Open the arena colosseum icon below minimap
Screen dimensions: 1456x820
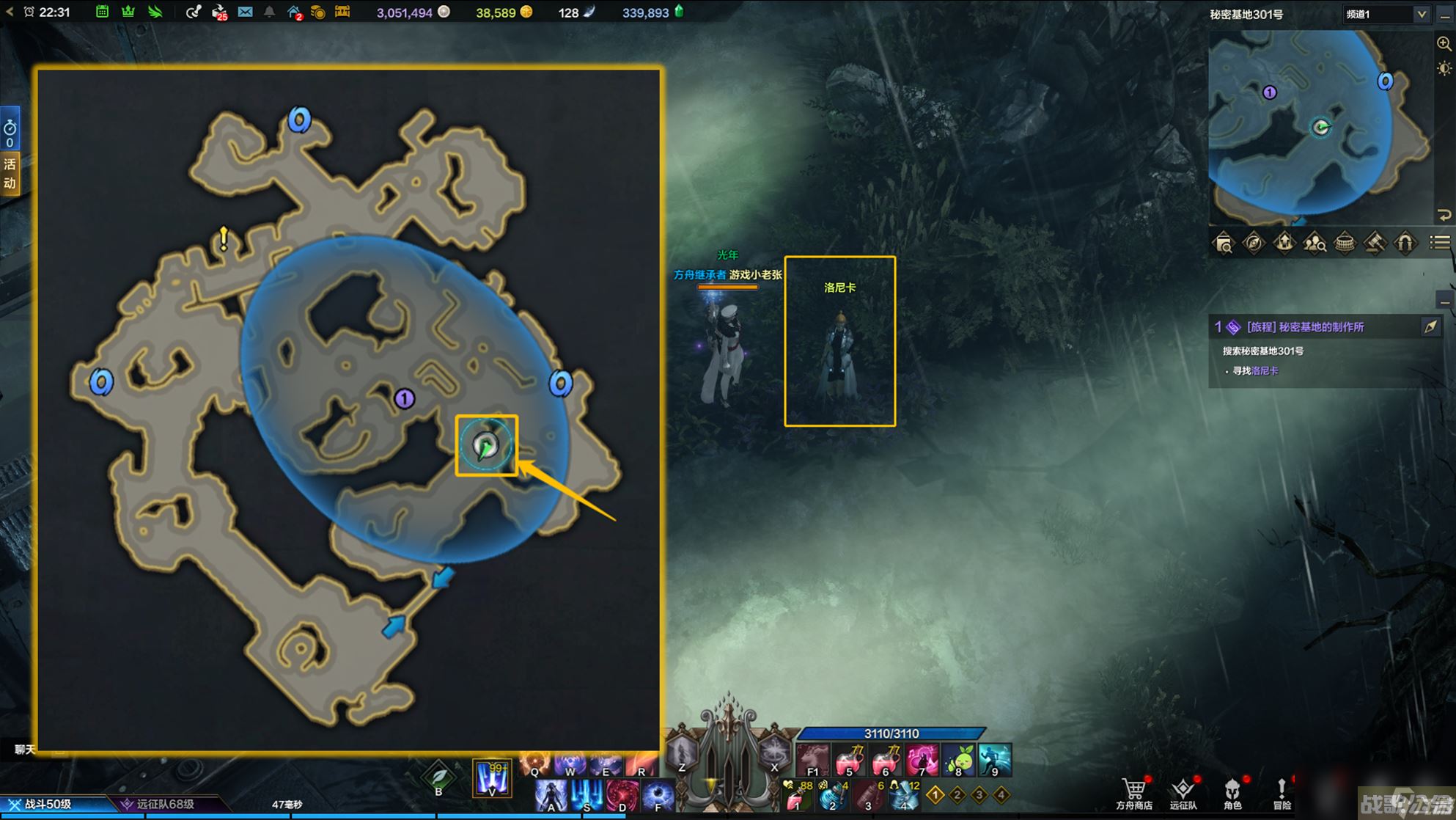1345,243
